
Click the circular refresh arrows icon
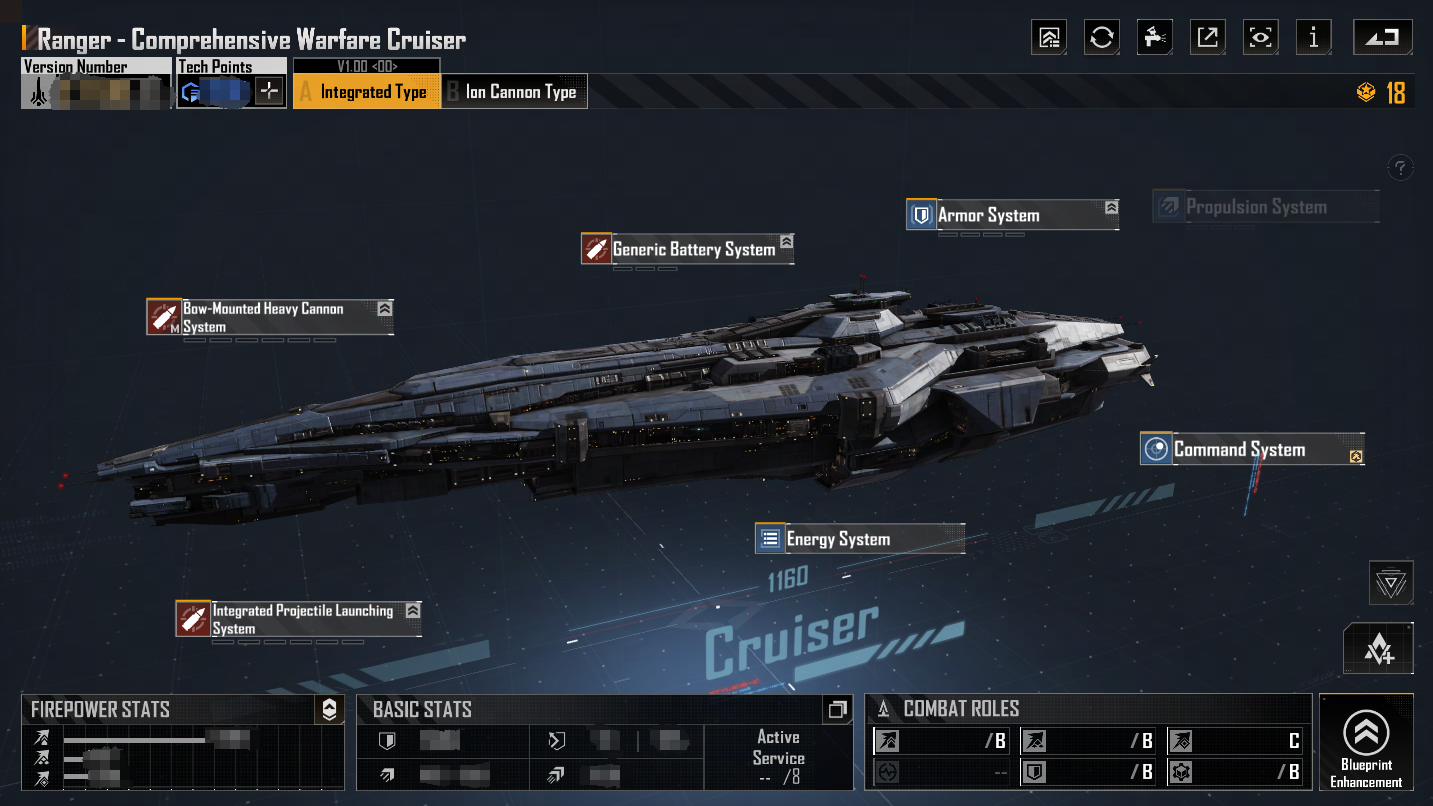coord(1102,38)
